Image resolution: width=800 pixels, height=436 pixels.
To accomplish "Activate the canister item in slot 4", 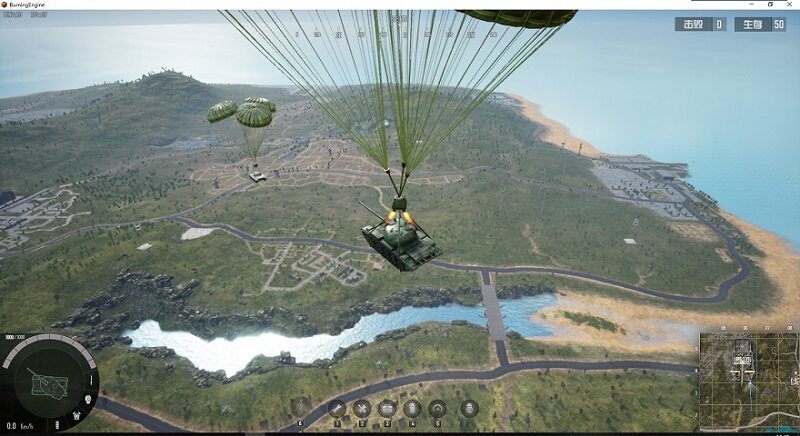I will [411, 408].
